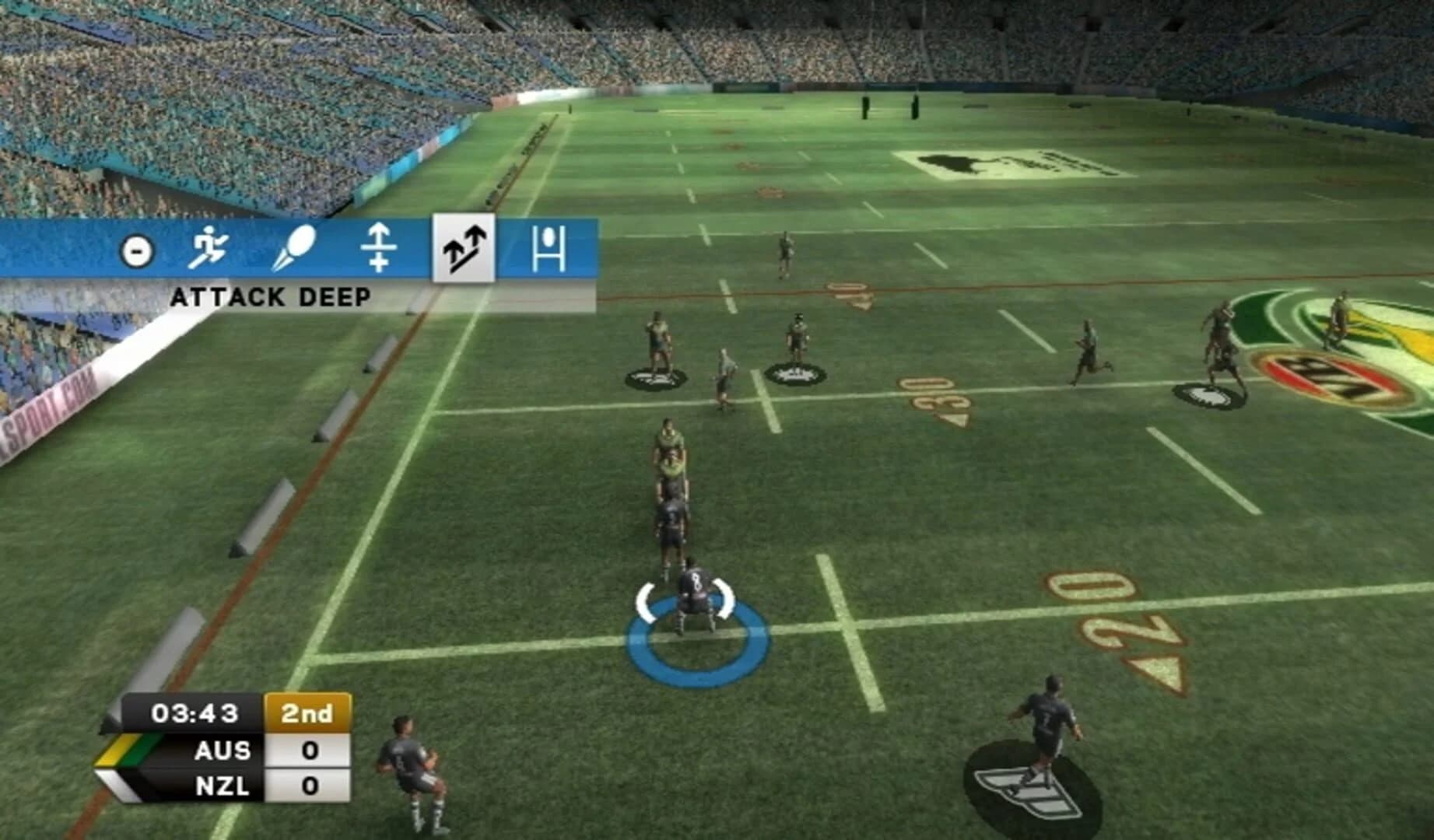
Task: Click the highlighted Attack Deep icon
Action: (463, 250)
